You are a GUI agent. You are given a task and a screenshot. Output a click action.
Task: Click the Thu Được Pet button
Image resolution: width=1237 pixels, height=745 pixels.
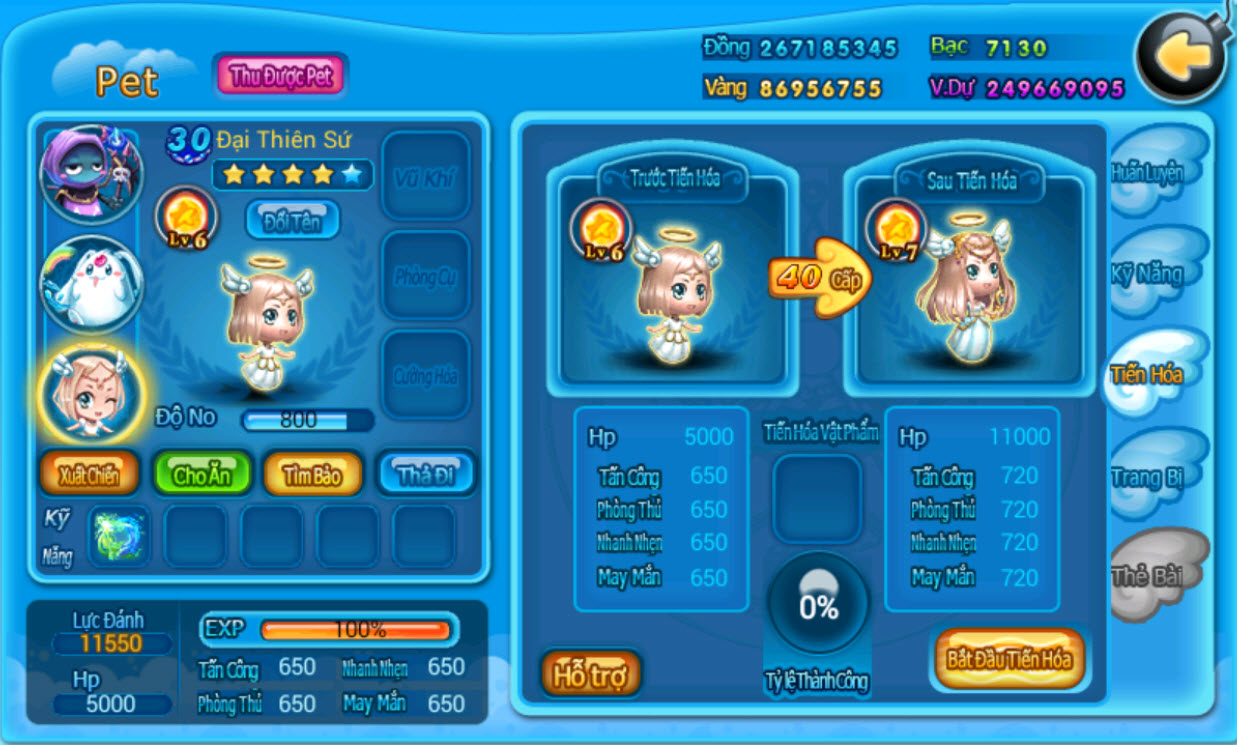280,76
